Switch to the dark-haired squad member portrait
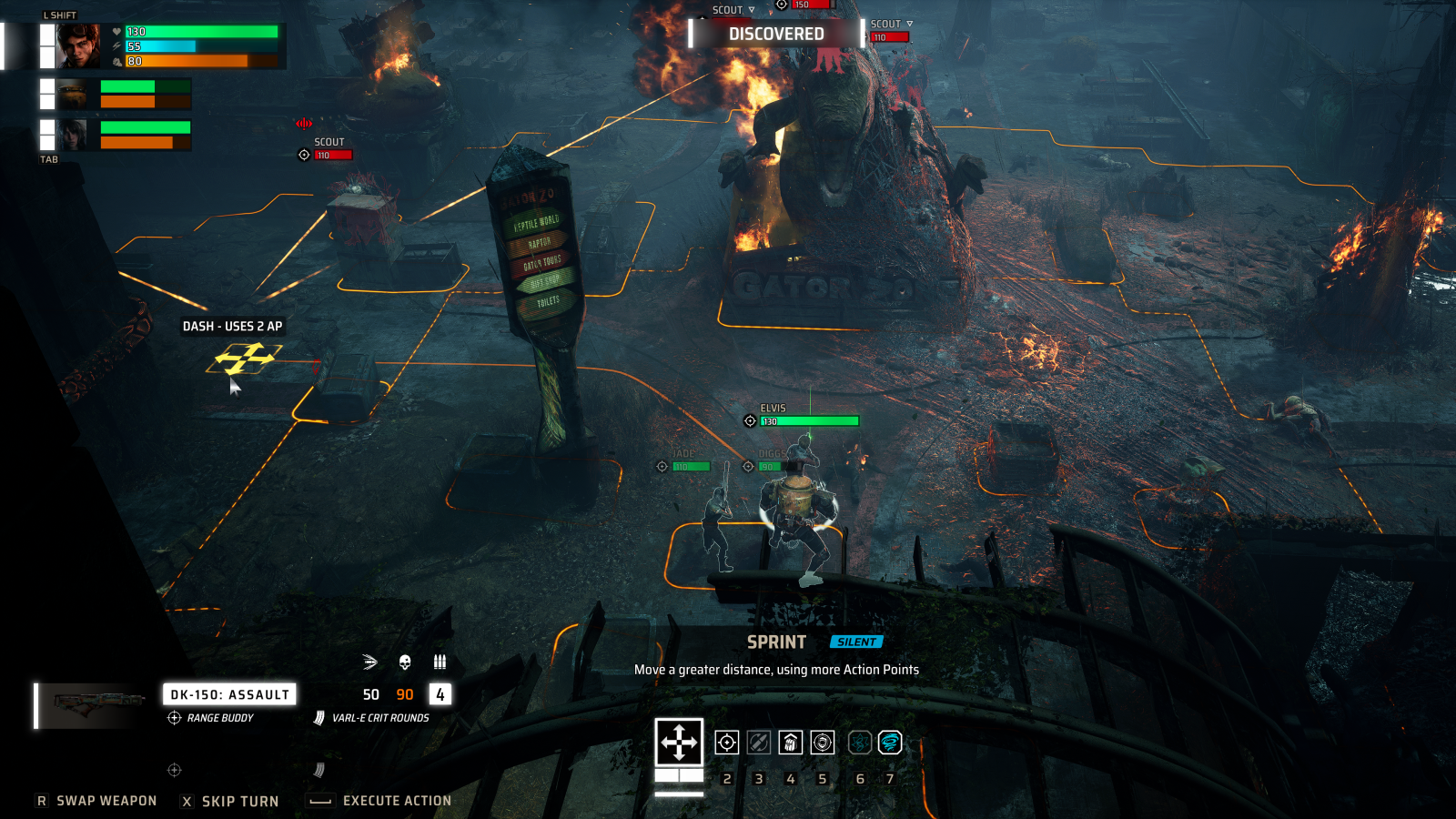The width and height of the screenshot is (1456, 819). click(x=73, y=135)
